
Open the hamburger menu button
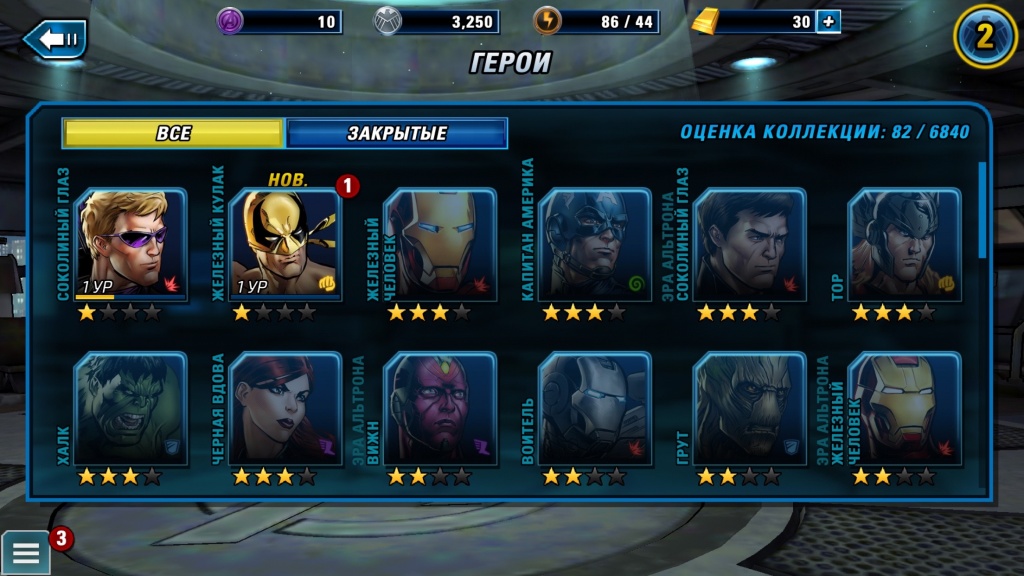click(26, 551)
